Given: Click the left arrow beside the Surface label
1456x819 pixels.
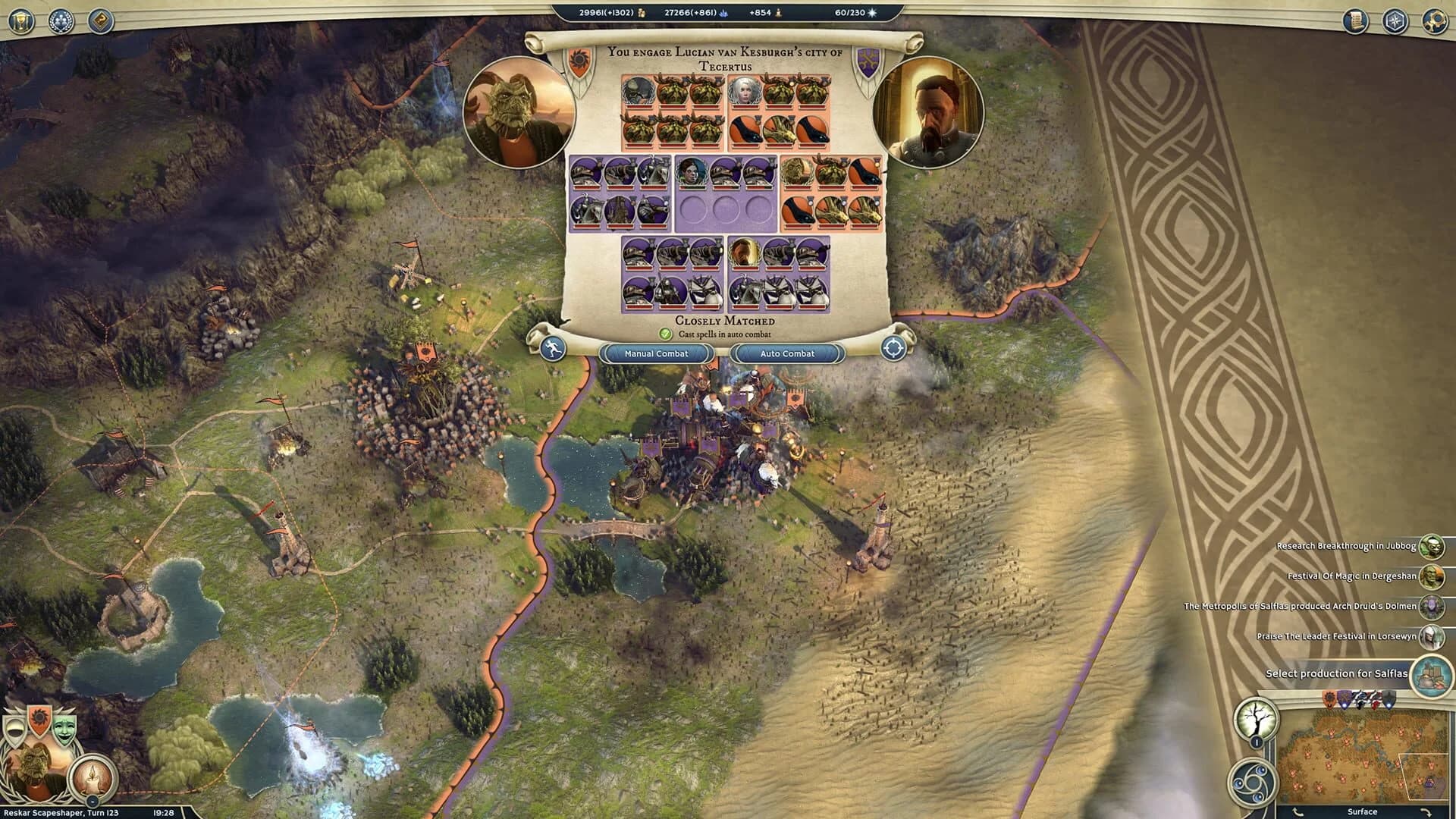Looking at the screenshot, I should [x=1298, y=812].
